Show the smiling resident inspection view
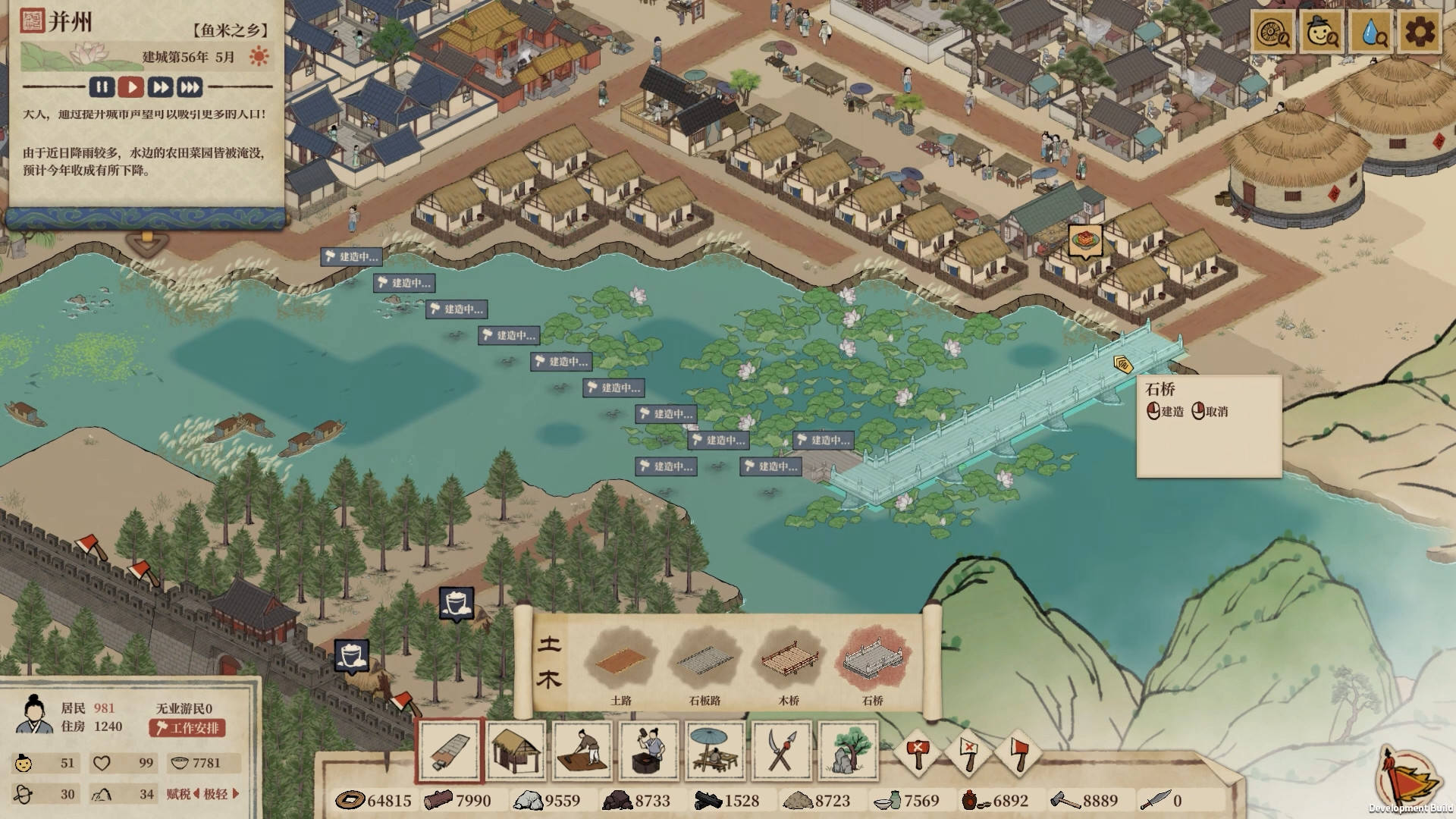Image resolution: width=1456 pixels, height=819 pixels. (1323, 32)
